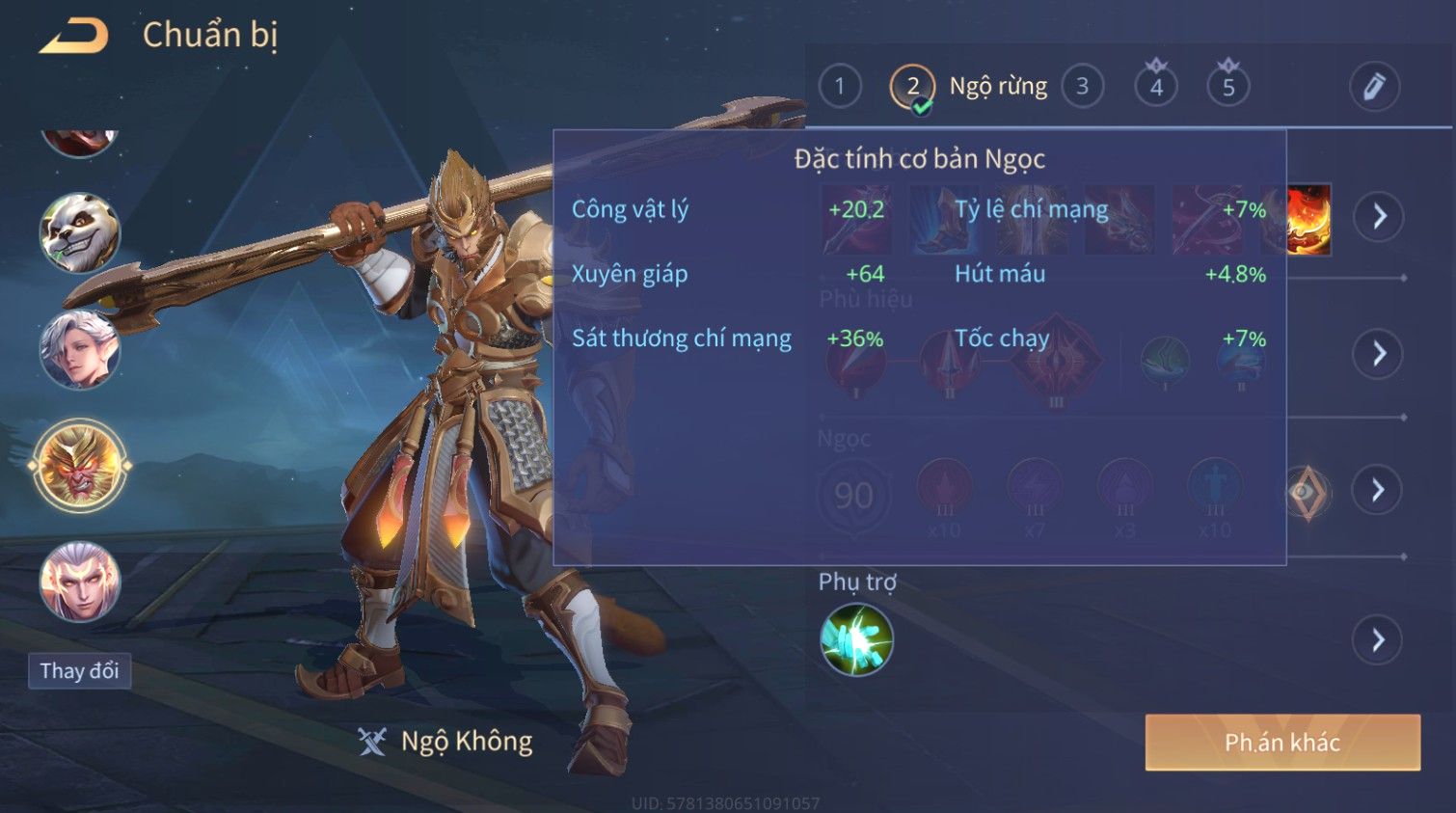Image resolution: width=1456 pixels, height=813 pixels.
Task: Select the Phụ trợ green spell icon
Action: point(856,639)
